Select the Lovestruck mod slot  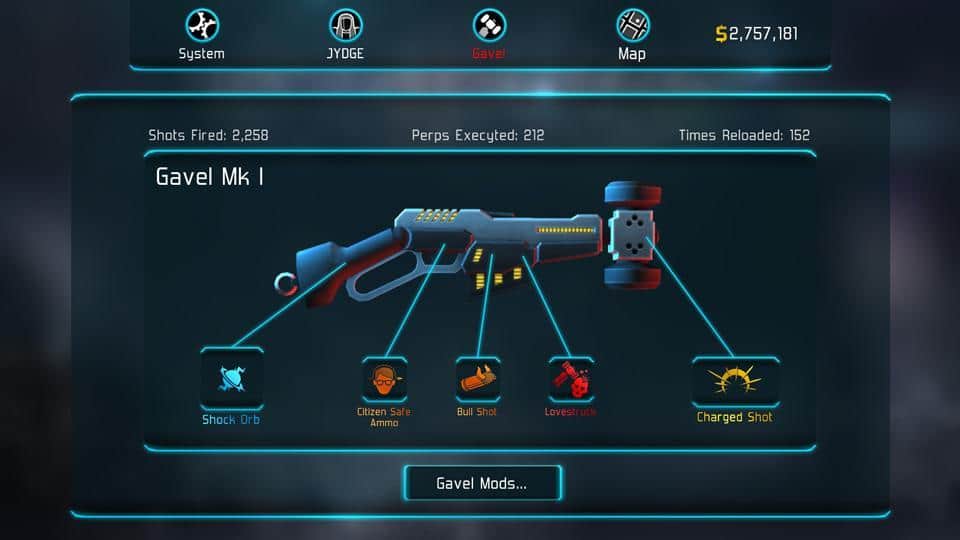point(570,380)
